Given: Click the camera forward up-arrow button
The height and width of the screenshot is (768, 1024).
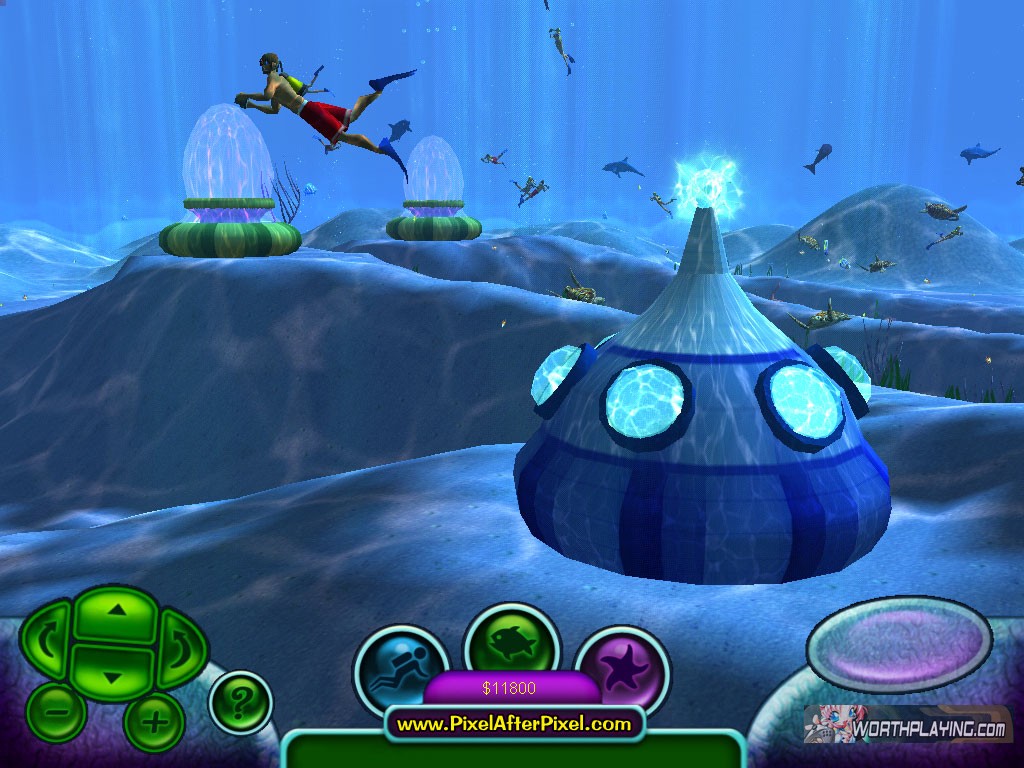Looking at the screenshot, I should (x=117, y=614).
